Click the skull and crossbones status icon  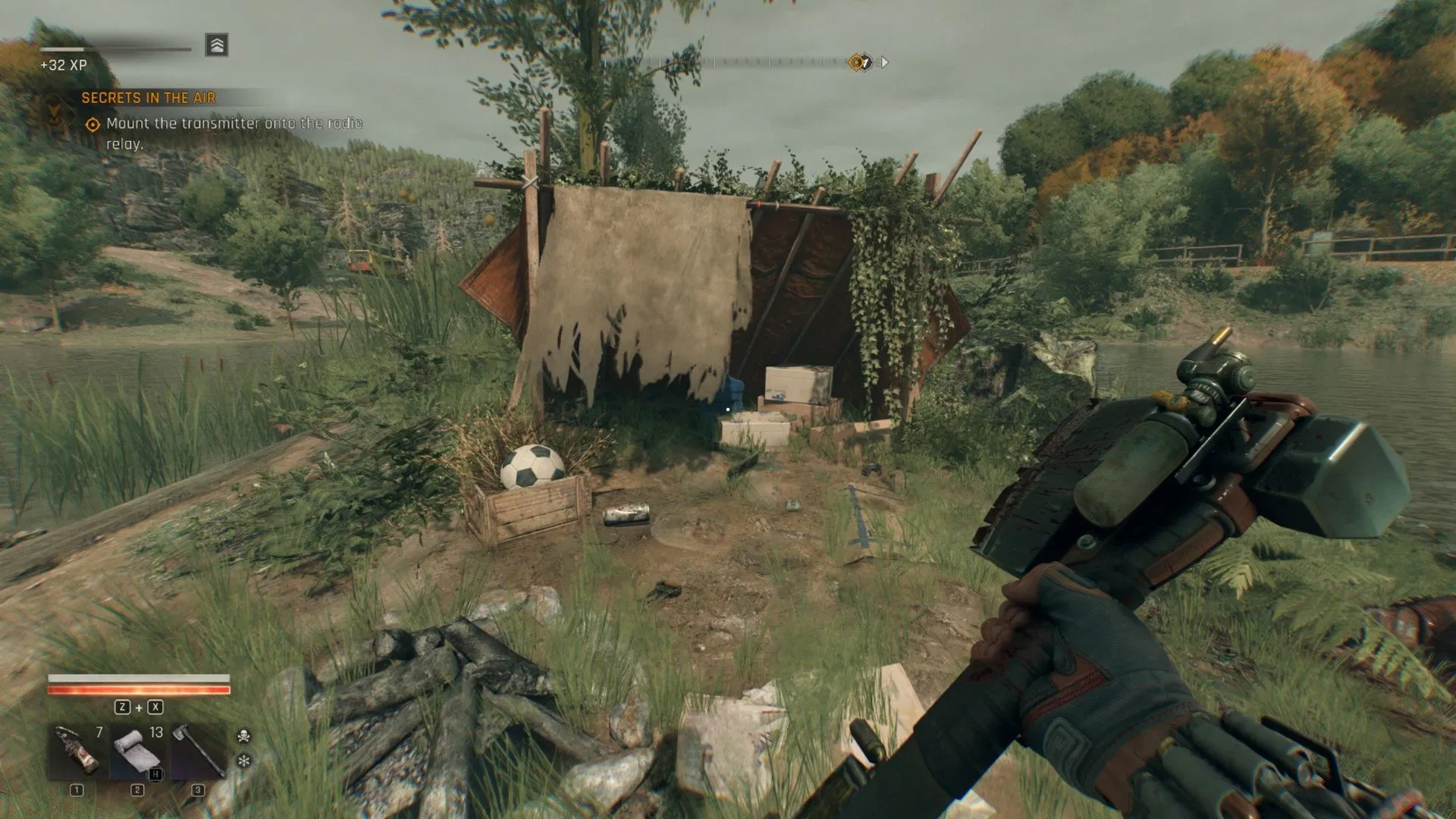(x=244, y=736)
